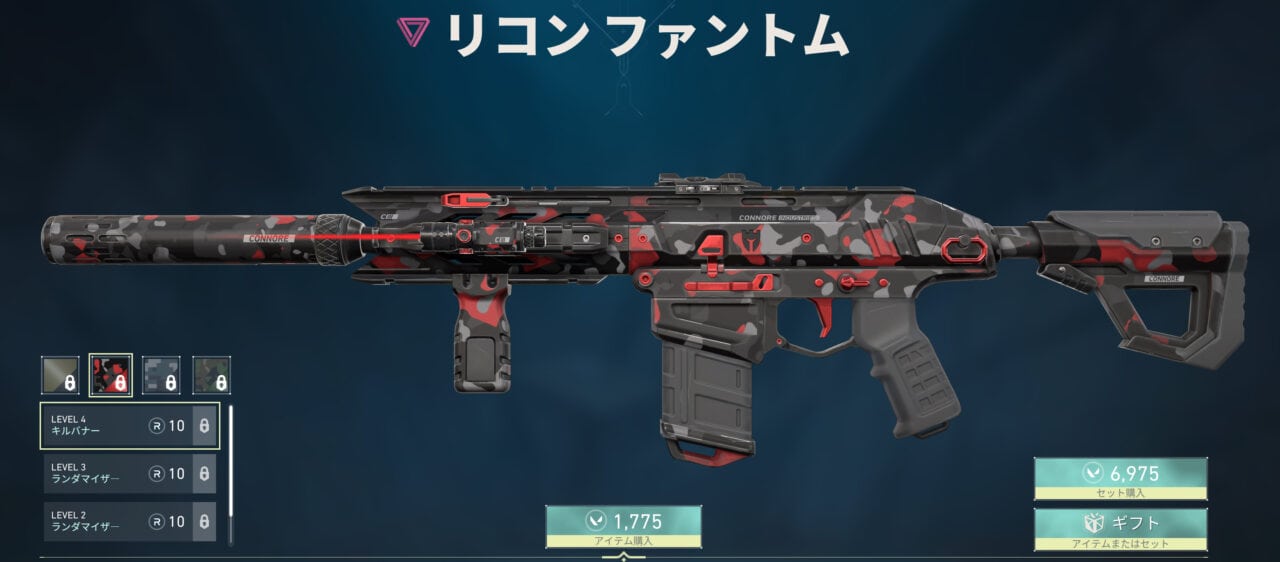Pick the blue-gray digital camo variant

point(161,375)
